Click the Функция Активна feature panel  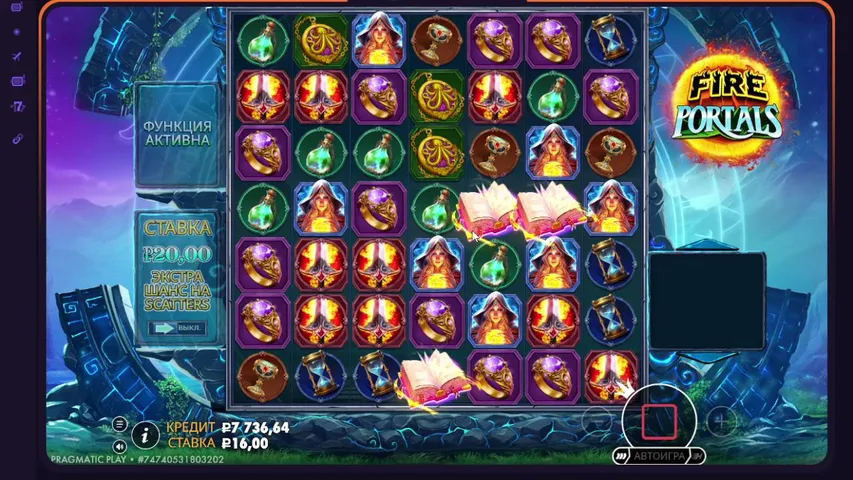click(177, 133)
